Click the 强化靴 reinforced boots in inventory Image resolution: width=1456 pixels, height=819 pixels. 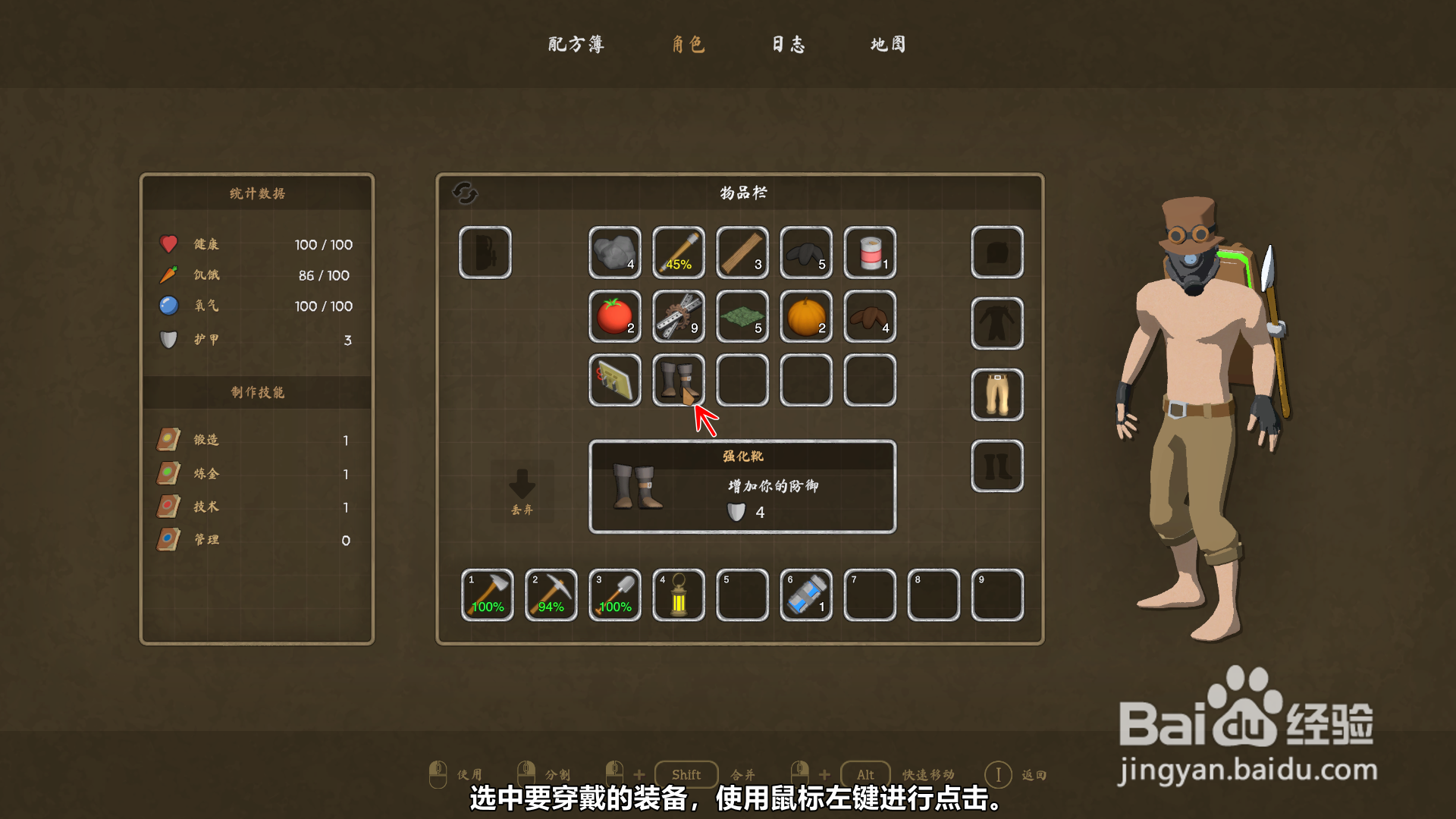pyautogui.click(x=678, y=381)
